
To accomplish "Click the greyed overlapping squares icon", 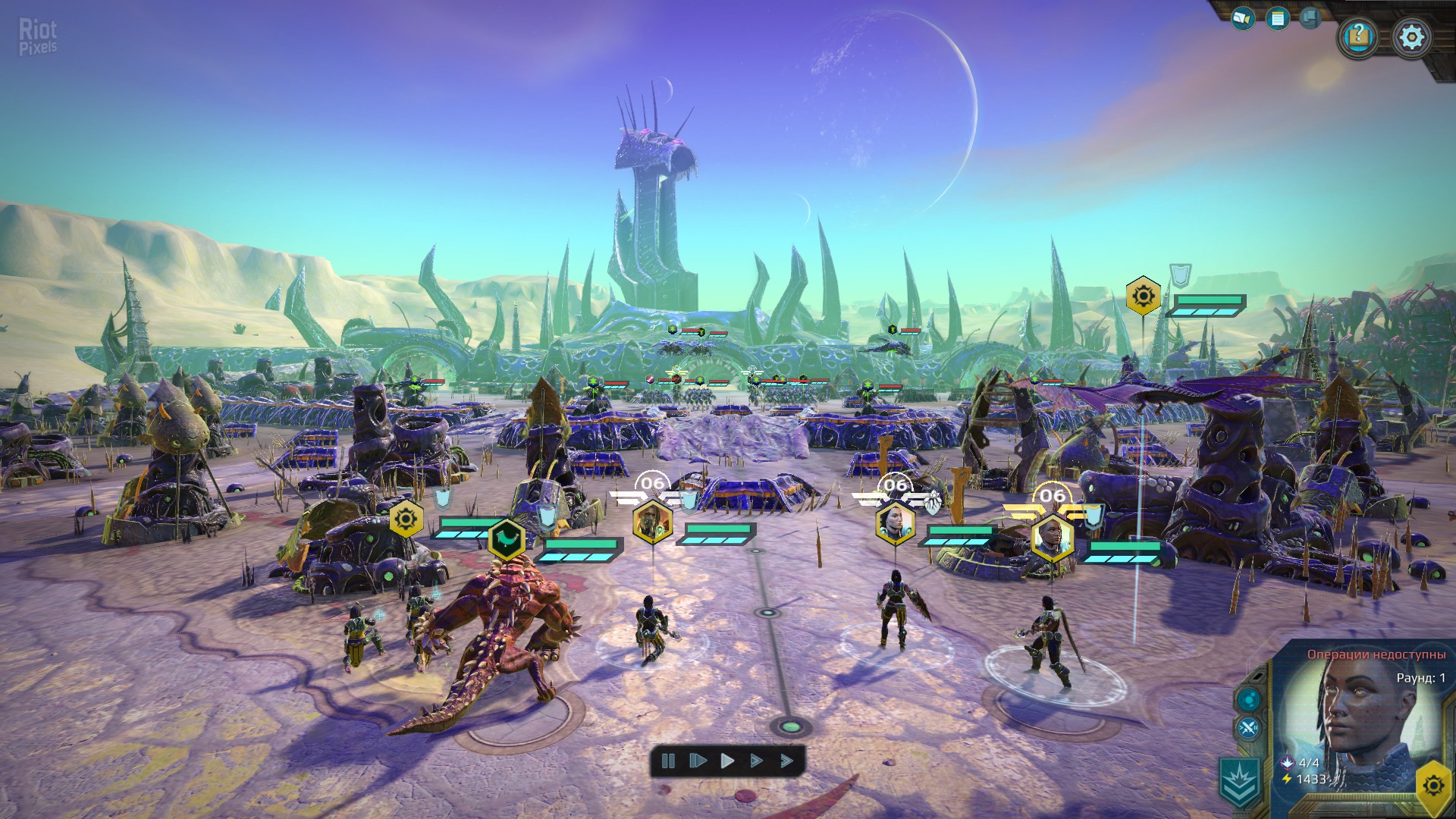I will [x=1310, y=17].
